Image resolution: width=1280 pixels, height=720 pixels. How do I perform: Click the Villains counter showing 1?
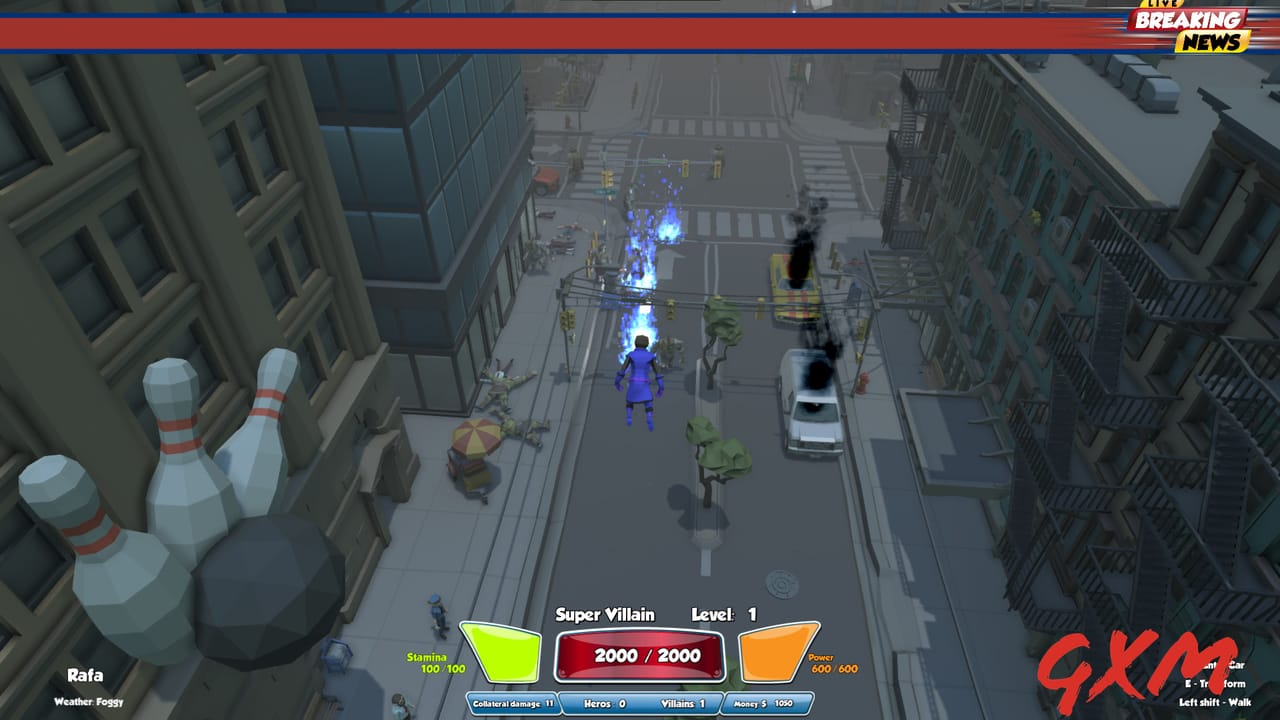681,703
